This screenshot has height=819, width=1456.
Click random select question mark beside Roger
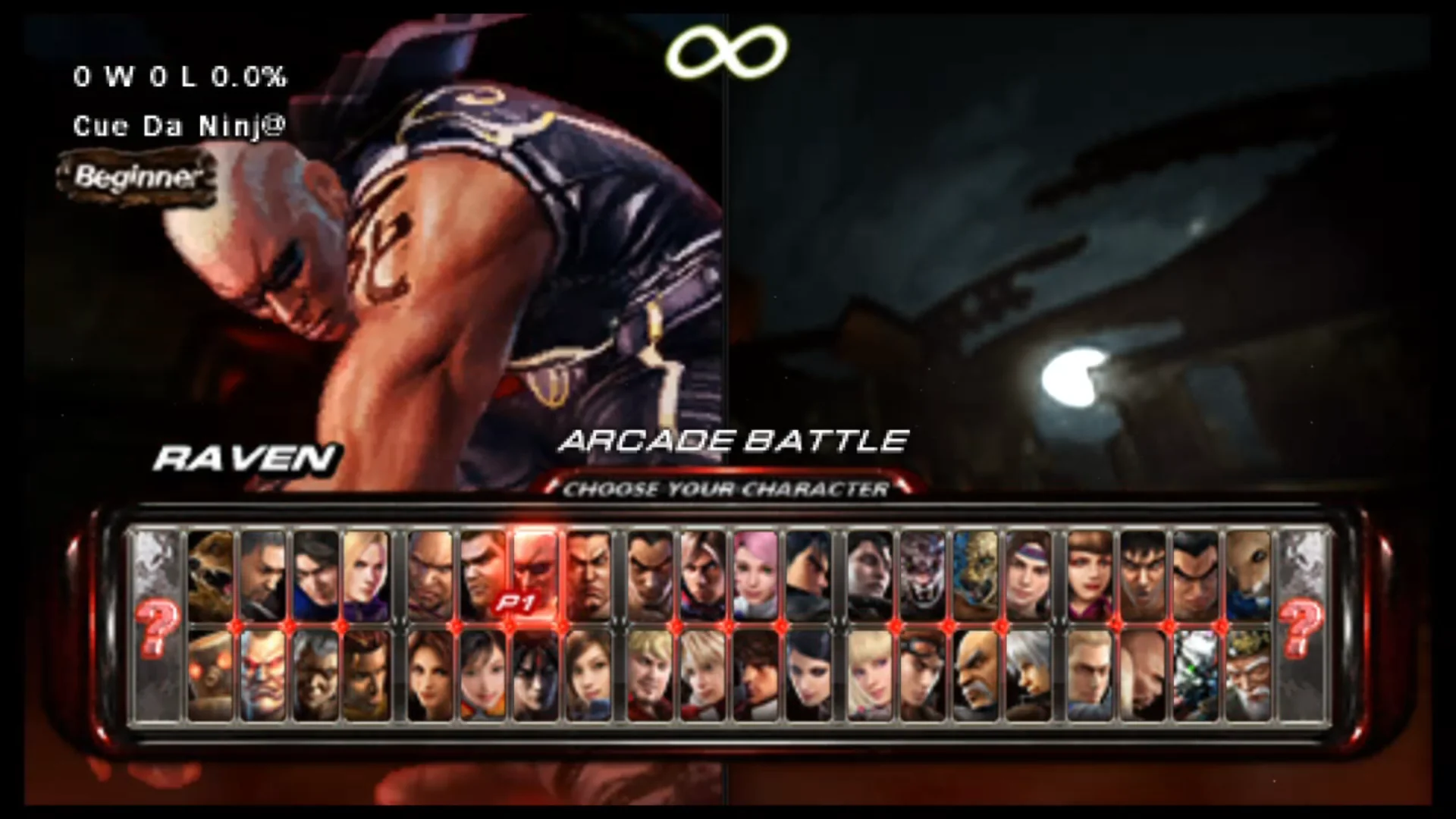tap(1302, 626)
